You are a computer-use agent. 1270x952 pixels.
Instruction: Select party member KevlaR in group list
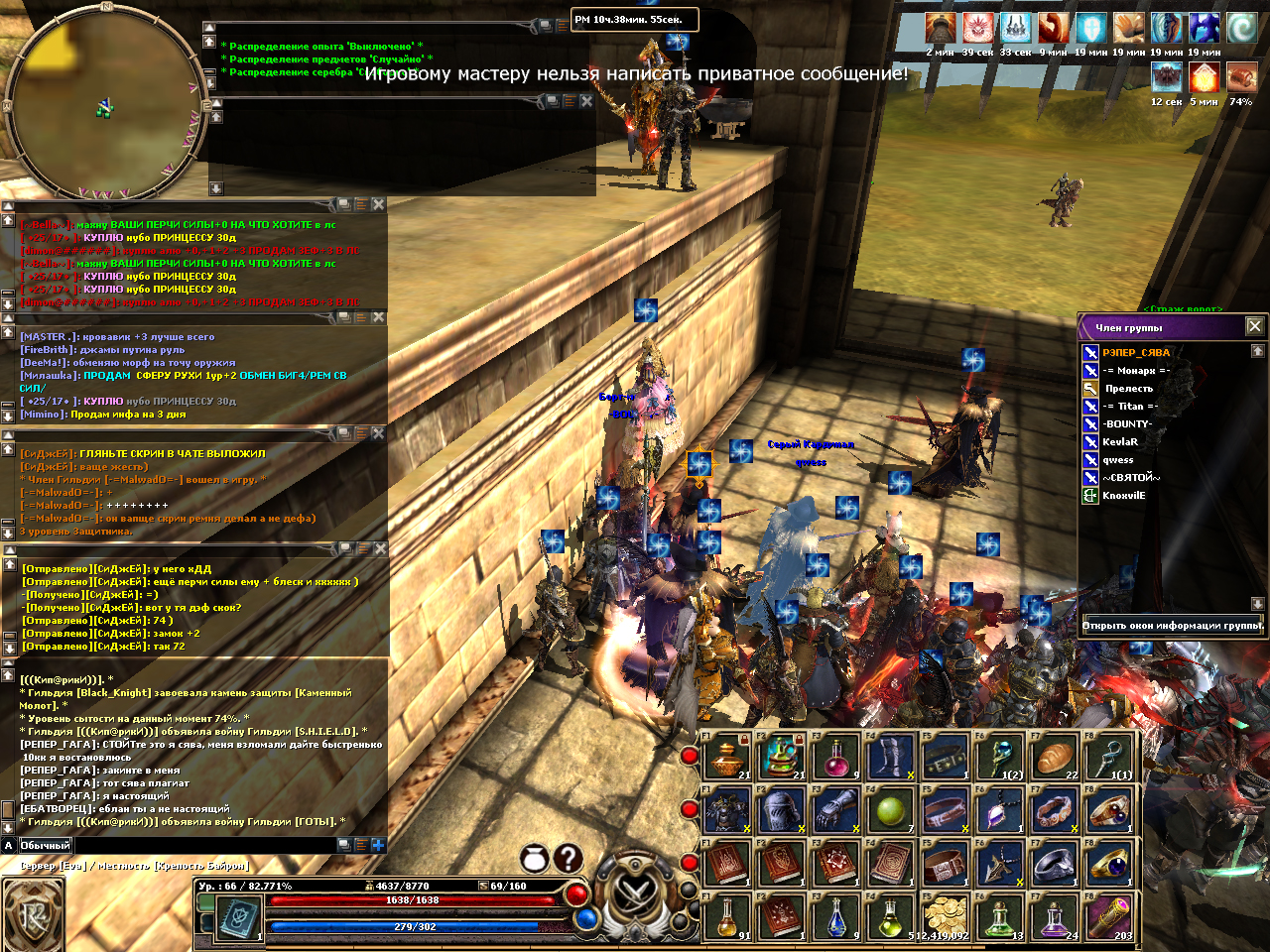click(1120, 442)
